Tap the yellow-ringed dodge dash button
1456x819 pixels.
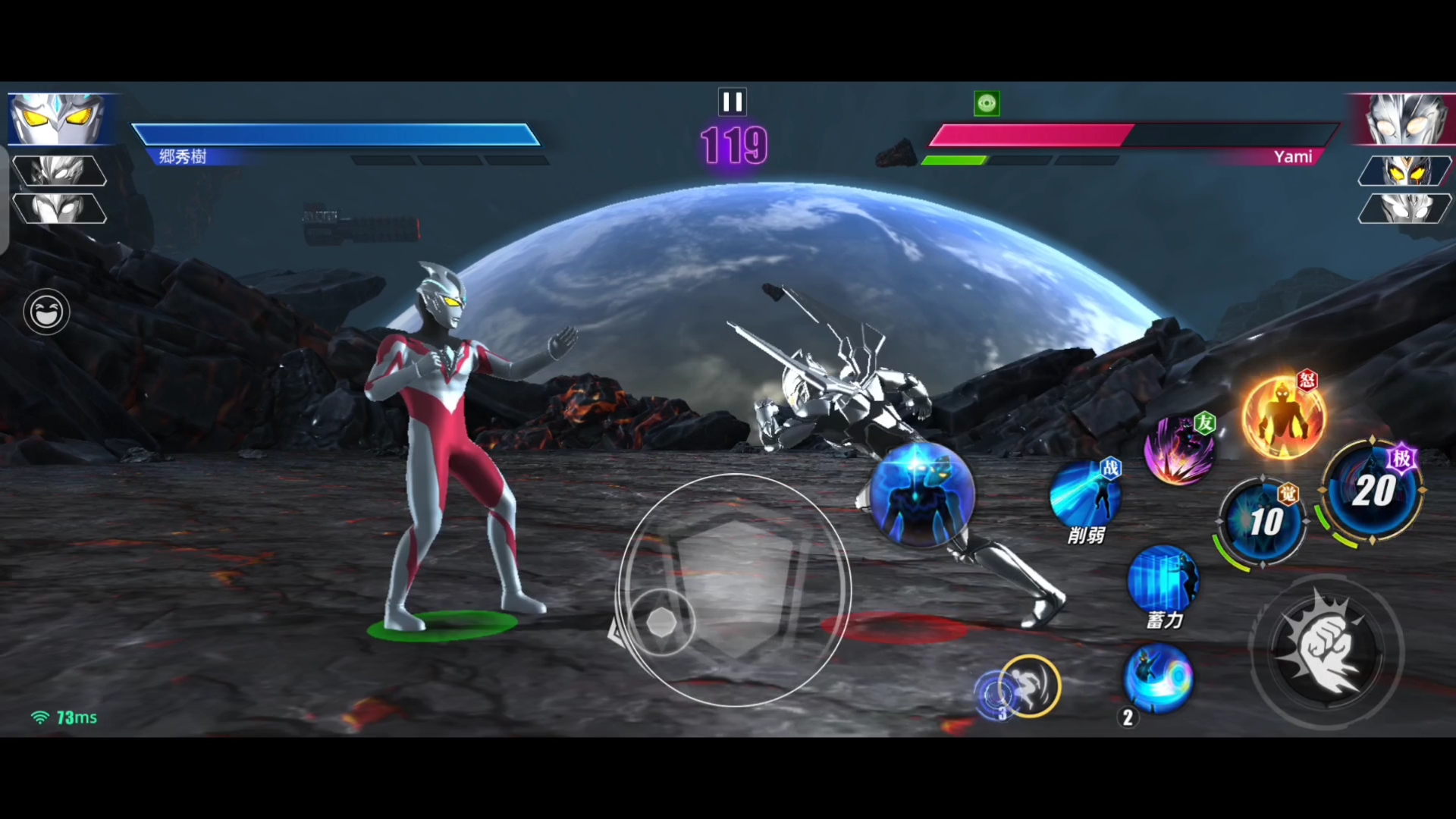click(x=1030, y=686)
